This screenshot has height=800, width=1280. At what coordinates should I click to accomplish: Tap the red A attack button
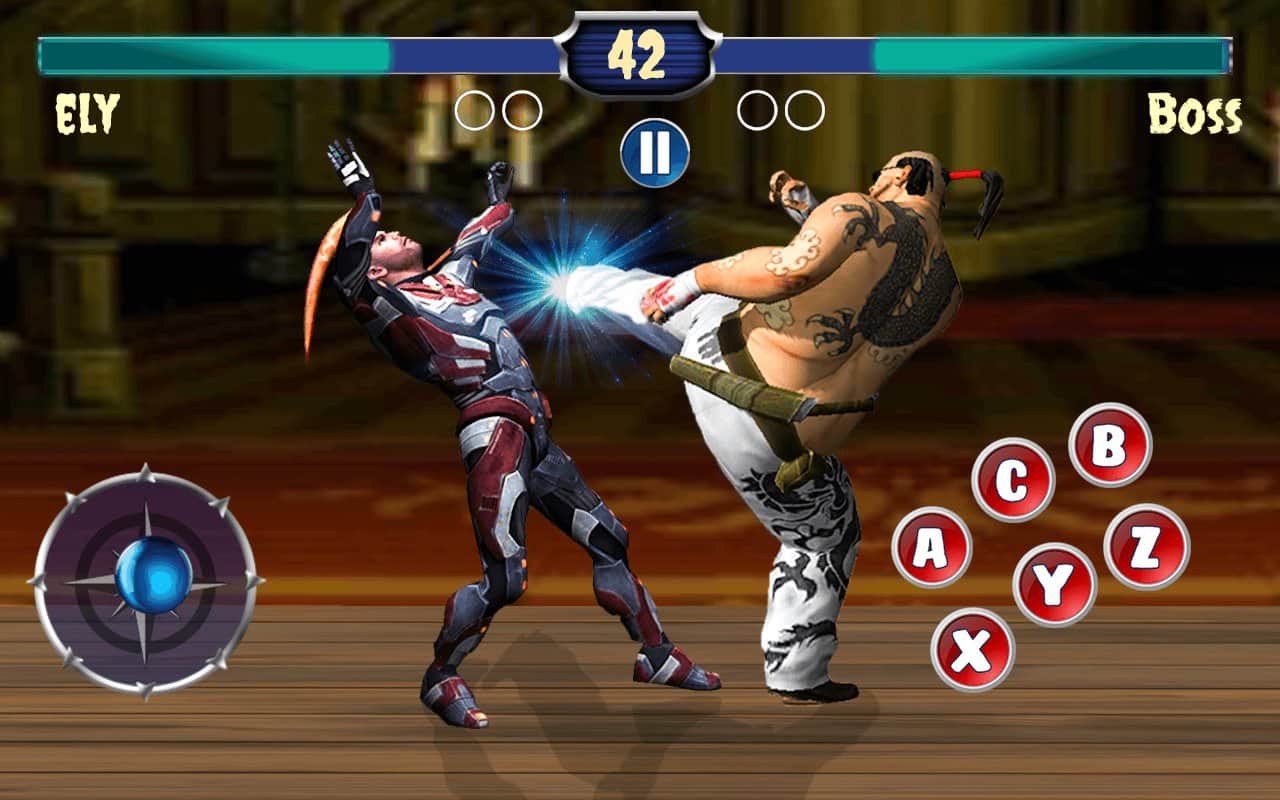[931, 547]
